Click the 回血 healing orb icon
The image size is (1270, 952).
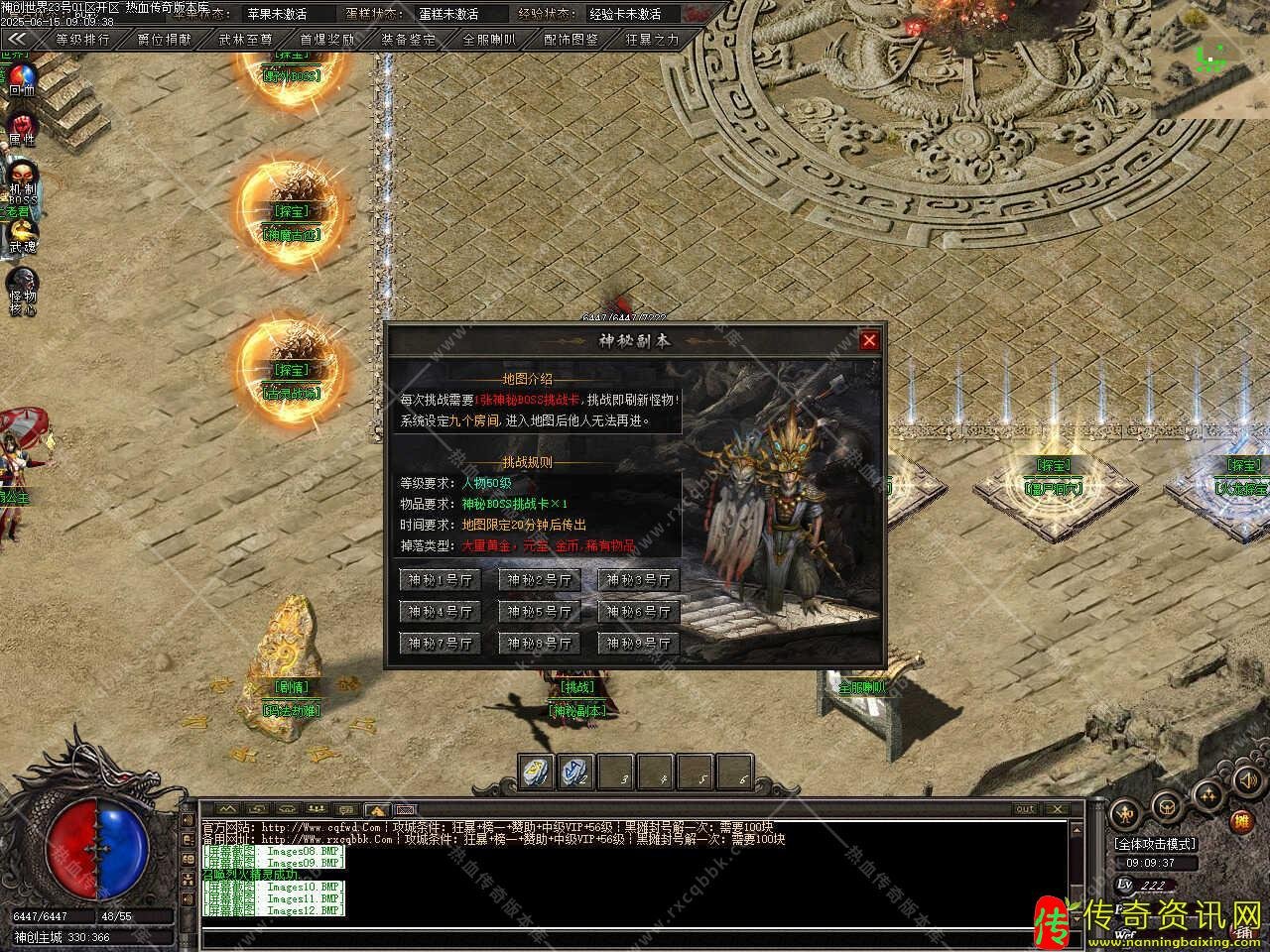[21, 77]
